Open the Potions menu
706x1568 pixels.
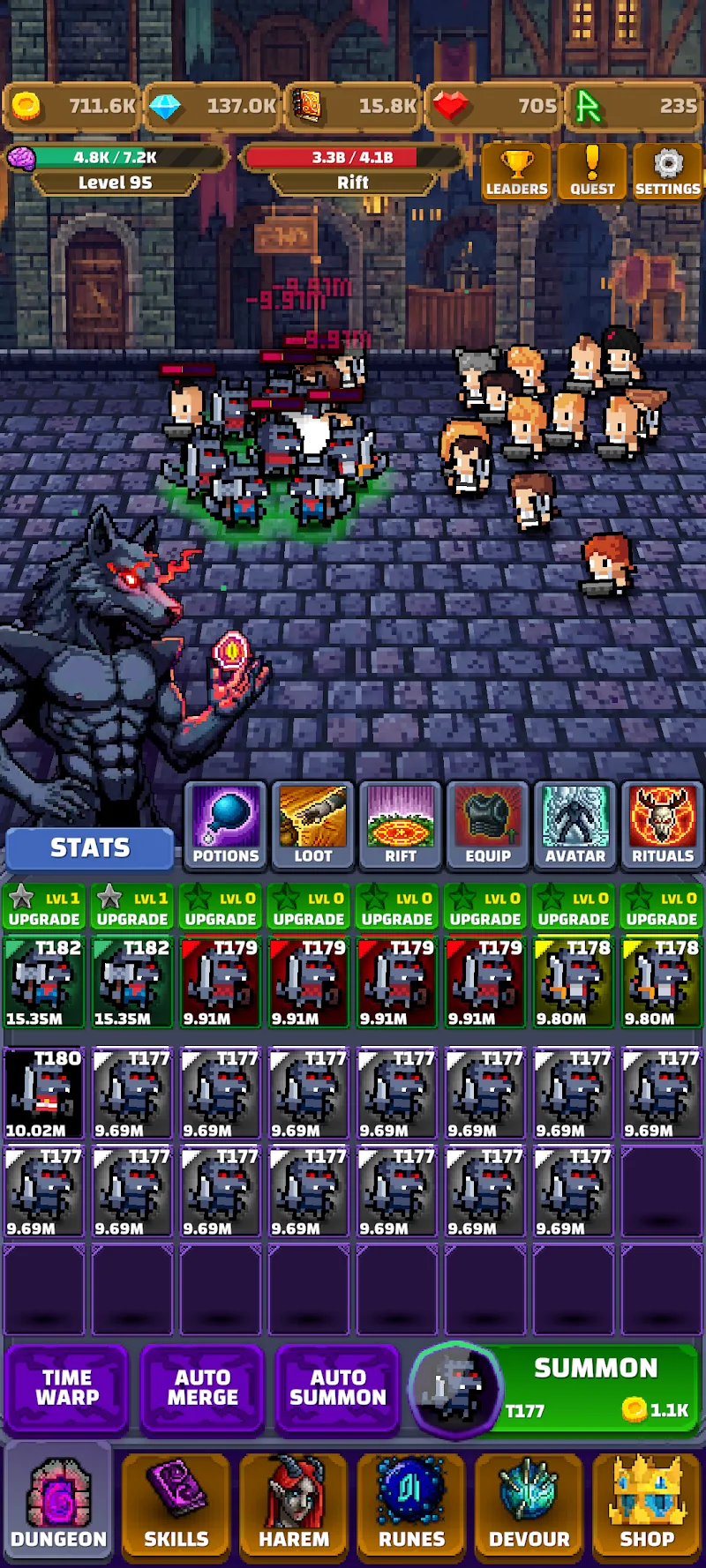coord(226,825)
